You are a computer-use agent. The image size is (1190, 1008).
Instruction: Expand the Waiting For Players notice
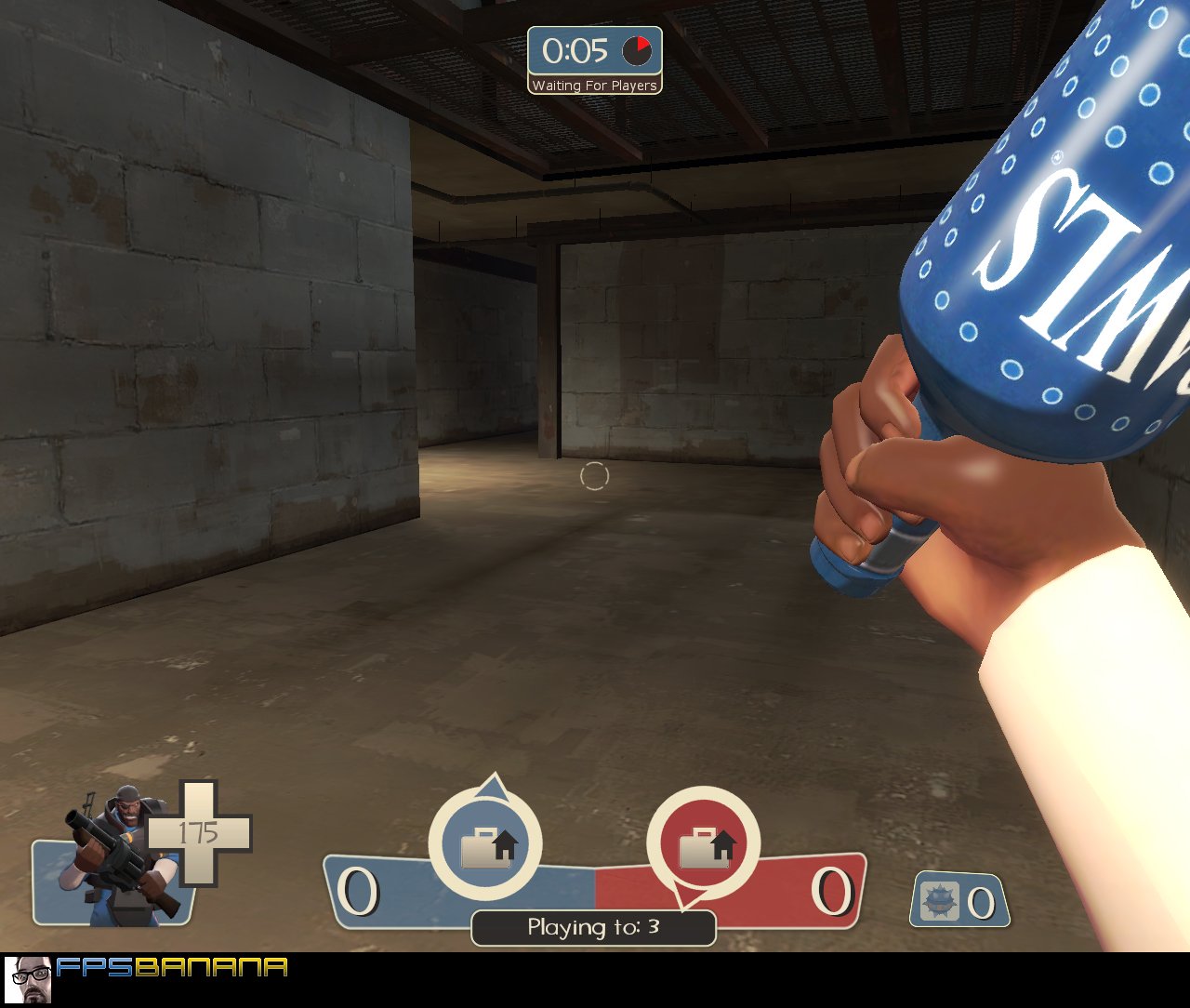tap(595, 85)
